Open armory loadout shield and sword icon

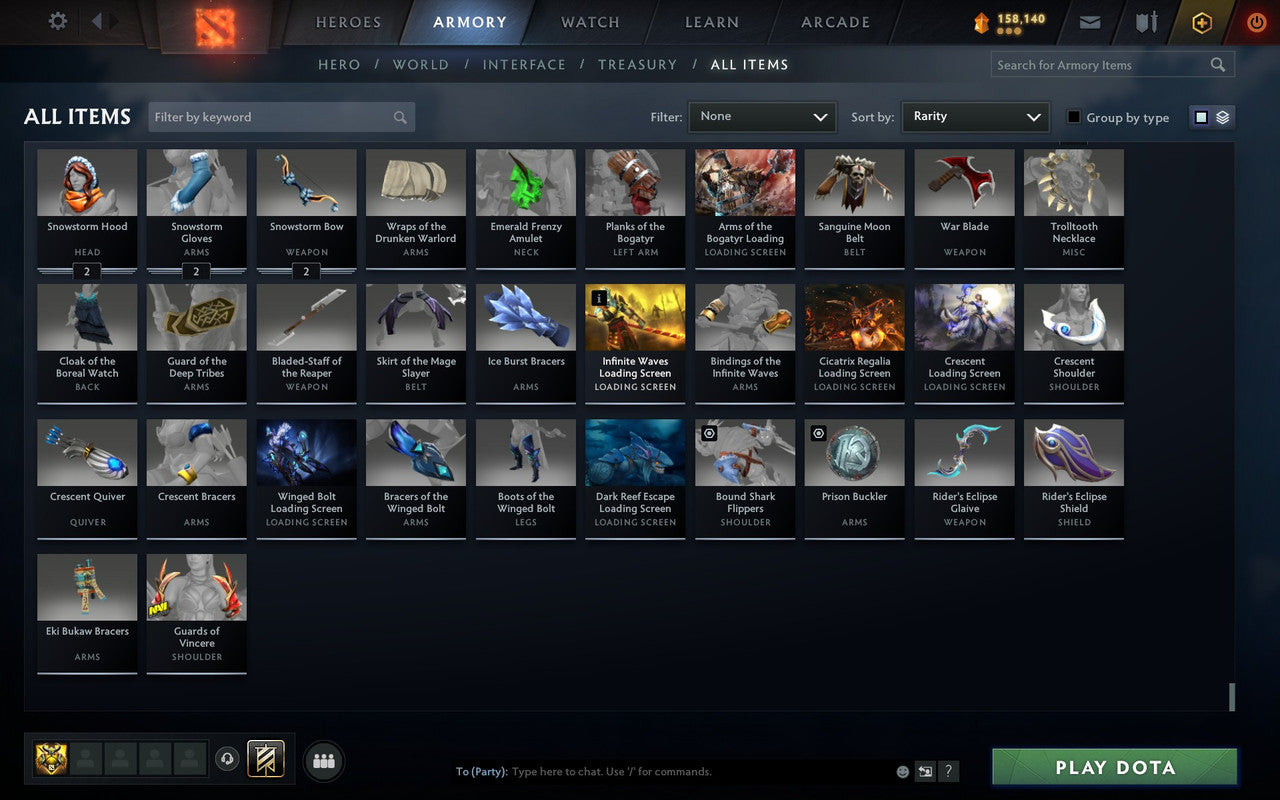(1146, 22)
